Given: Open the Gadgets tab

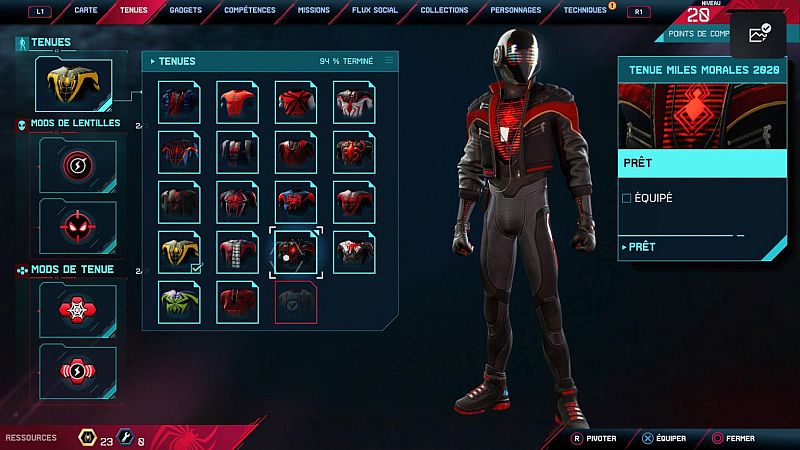Looking at the screenshot, I should coord(185,10).
